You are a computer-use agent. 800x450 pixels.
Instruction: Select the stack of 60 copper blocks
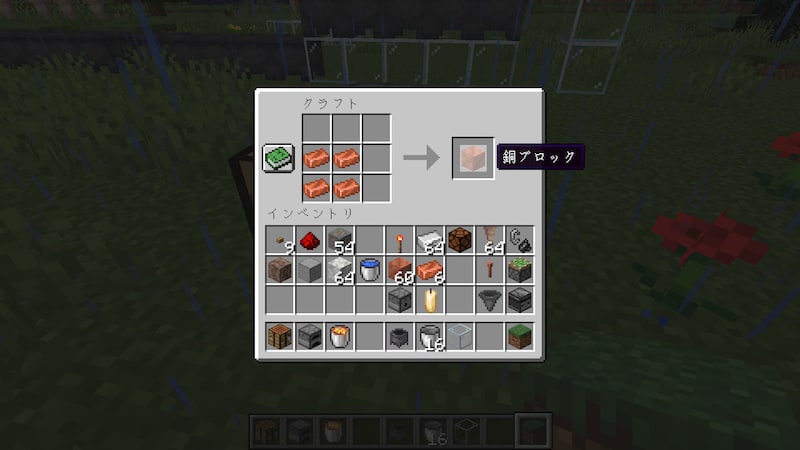400,270
